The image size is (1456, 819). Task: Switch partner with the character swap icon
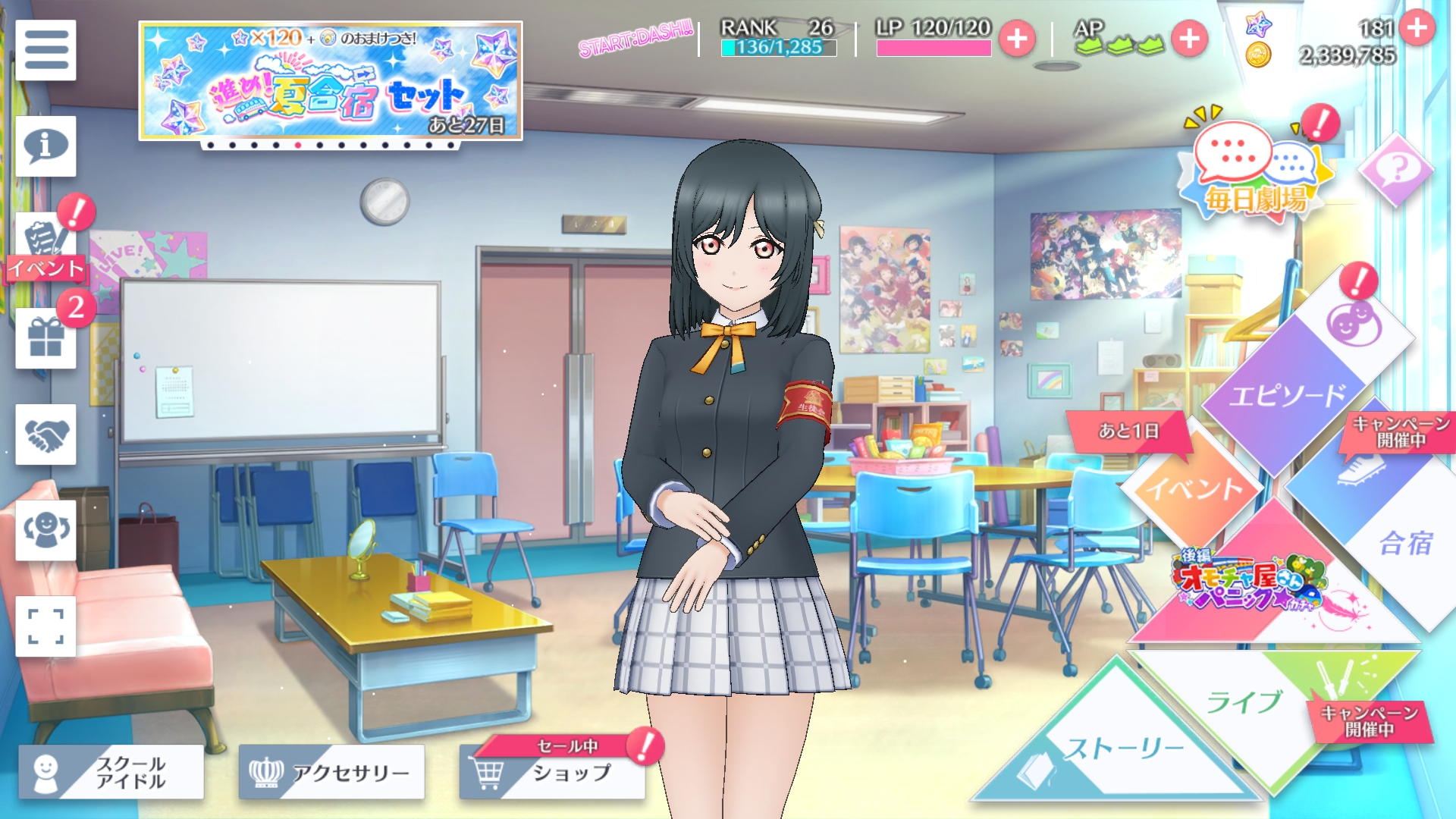45,530
